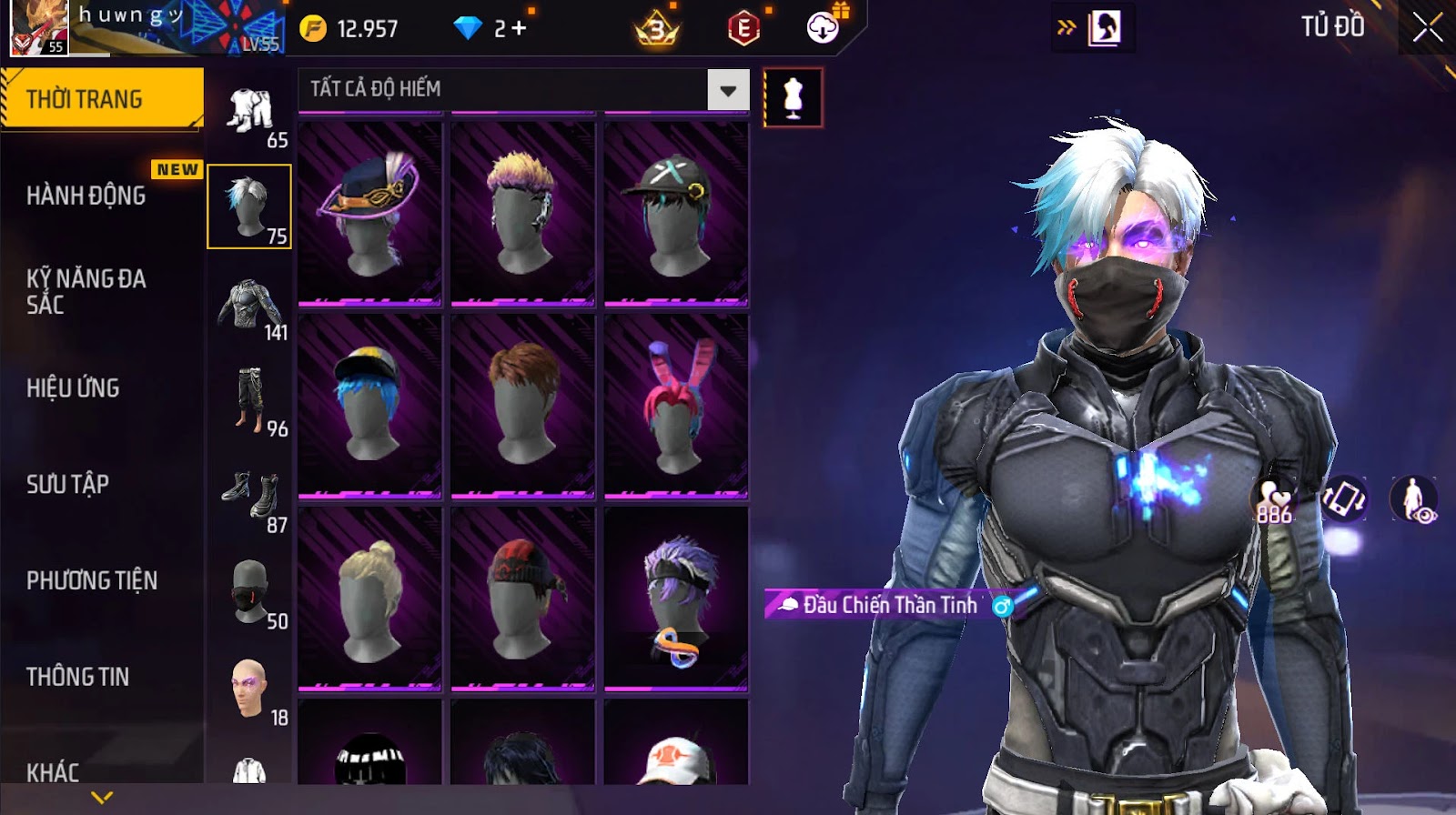The width and height of the screenshot is (1456, 815).
Task: Show the Thông Tin section
Action: (x=77, y=677)
